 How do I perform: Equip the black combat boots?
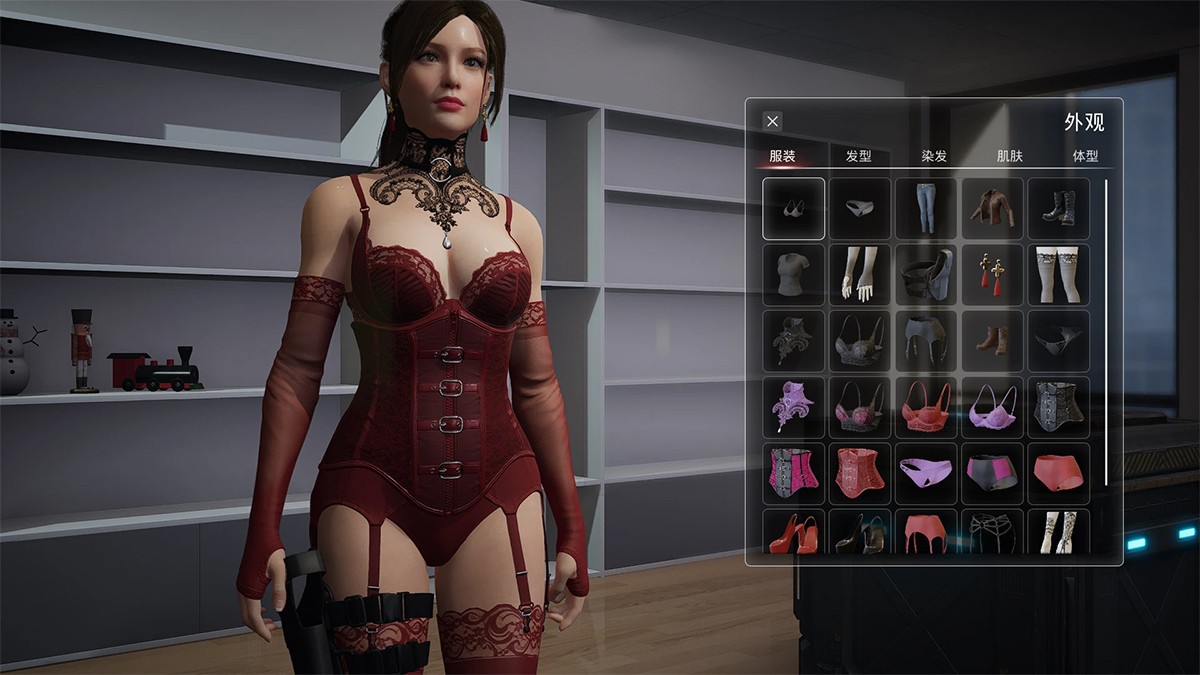pos(1058,209)
